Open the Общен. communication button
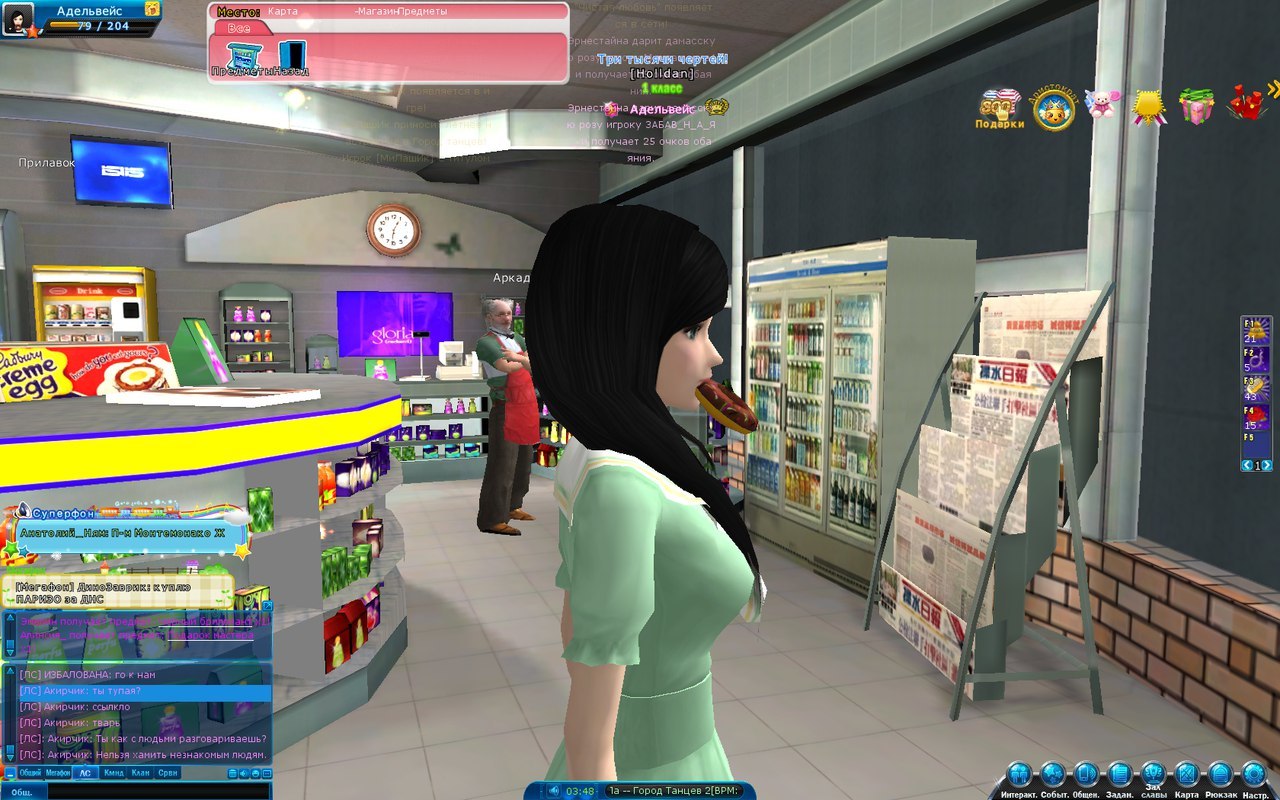 point(1086,774)
